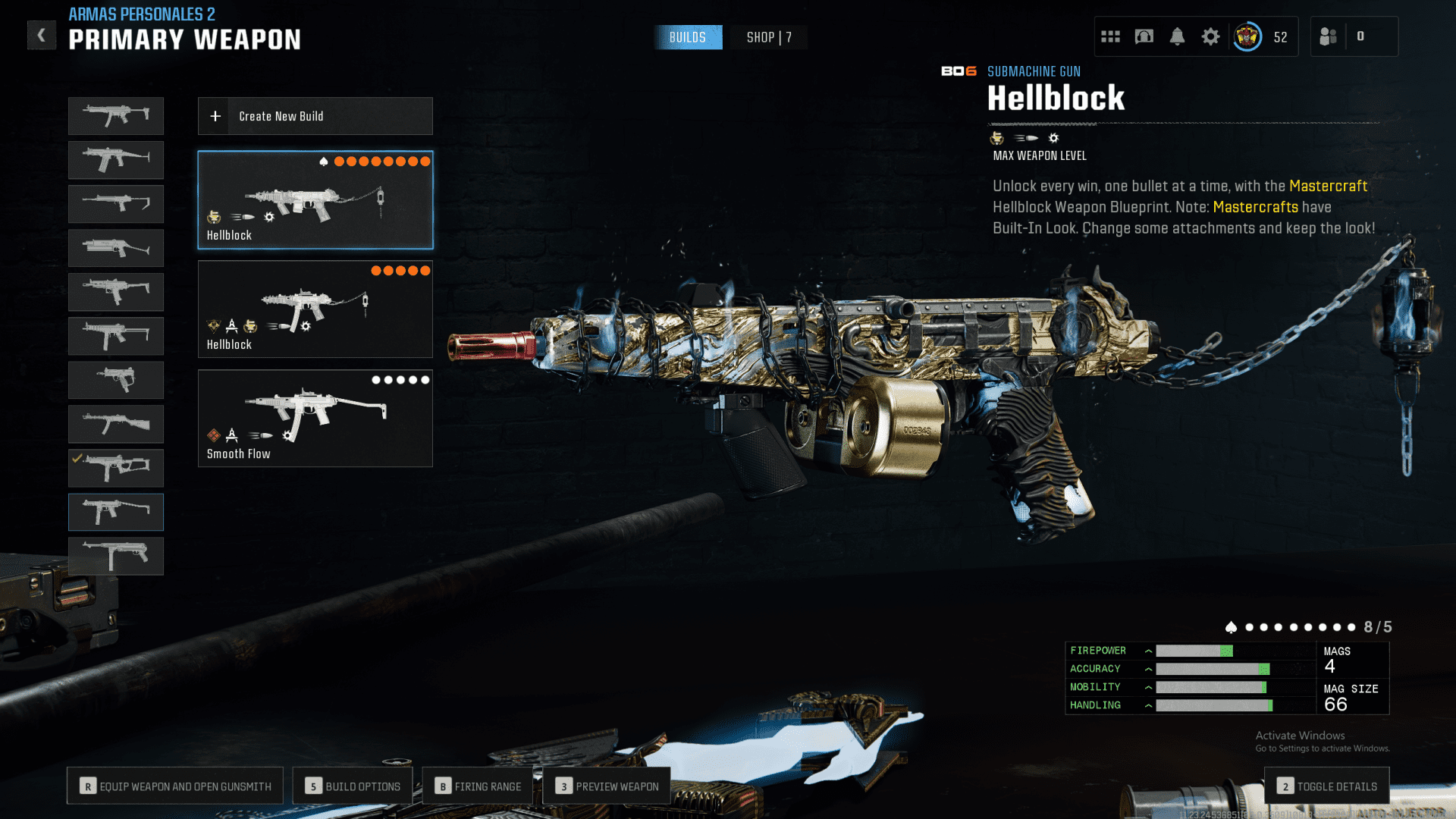The height and width of the screenshot is (819, 1456).
Task: Enter the Firing Range
Action: tap(478, 786)
